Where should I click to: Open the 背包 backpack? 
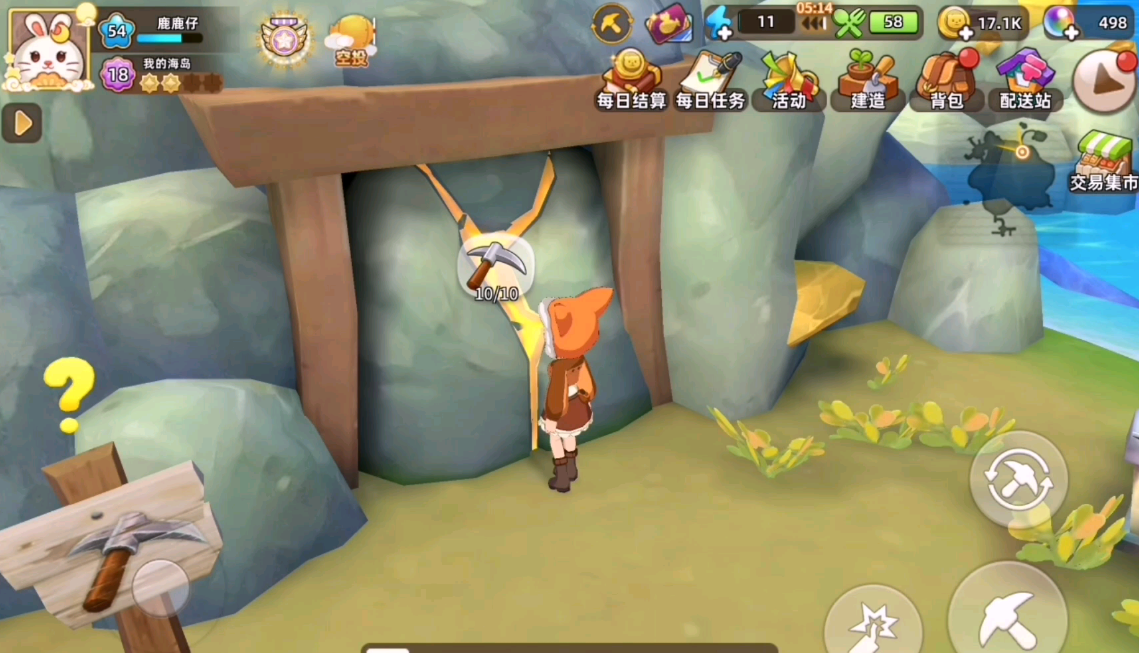coord(945,80)
